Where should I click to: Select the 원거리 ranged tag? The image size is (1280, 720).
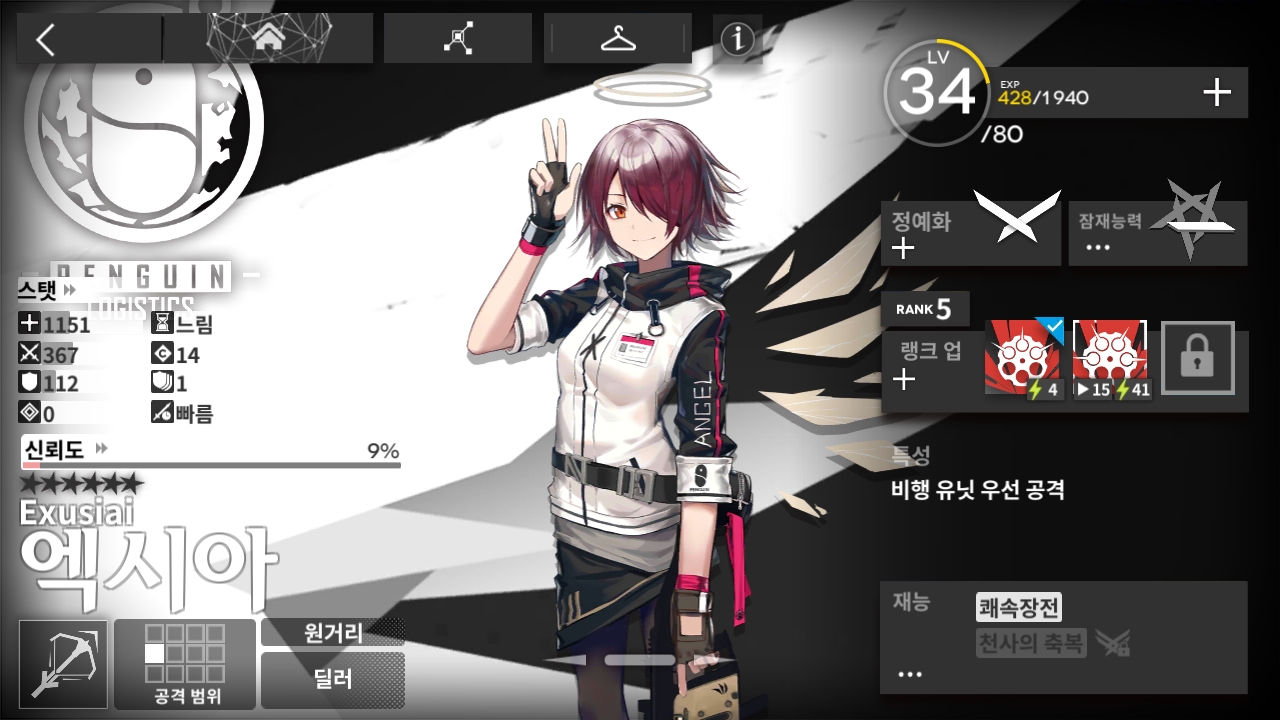coord(333,632)
